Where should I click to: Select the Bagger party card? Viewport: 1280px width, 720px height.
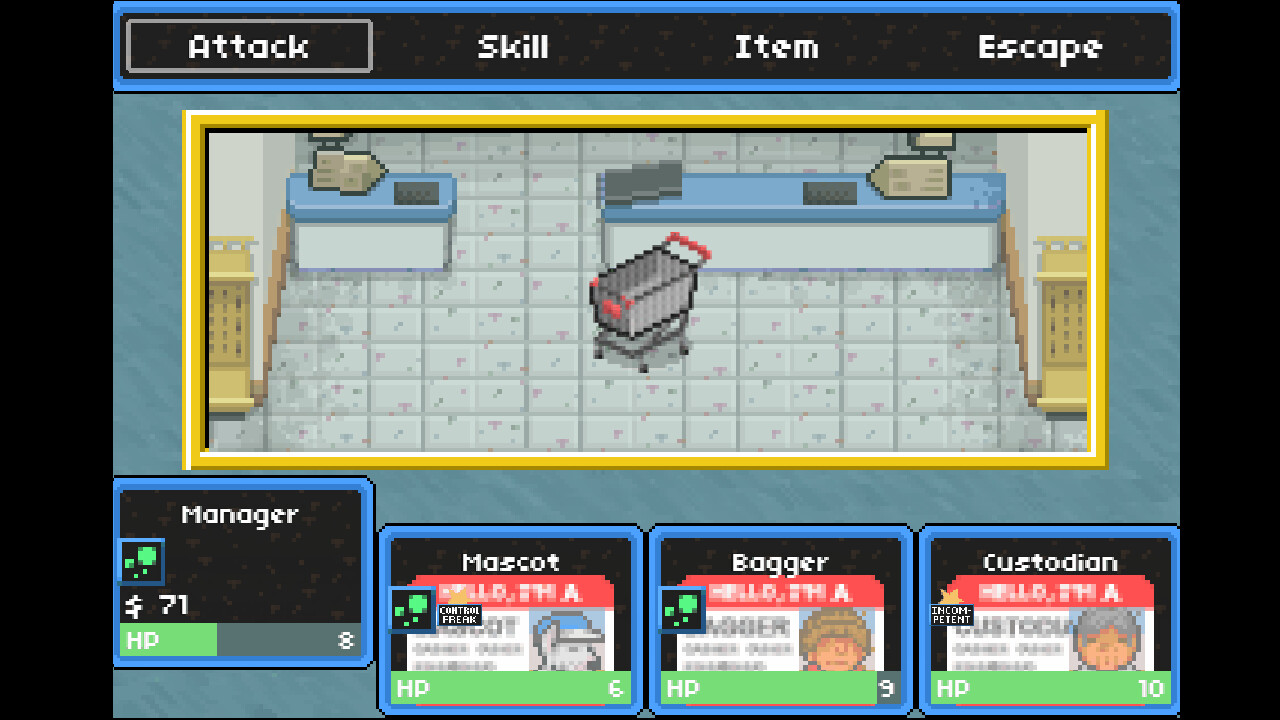point(781,620)
